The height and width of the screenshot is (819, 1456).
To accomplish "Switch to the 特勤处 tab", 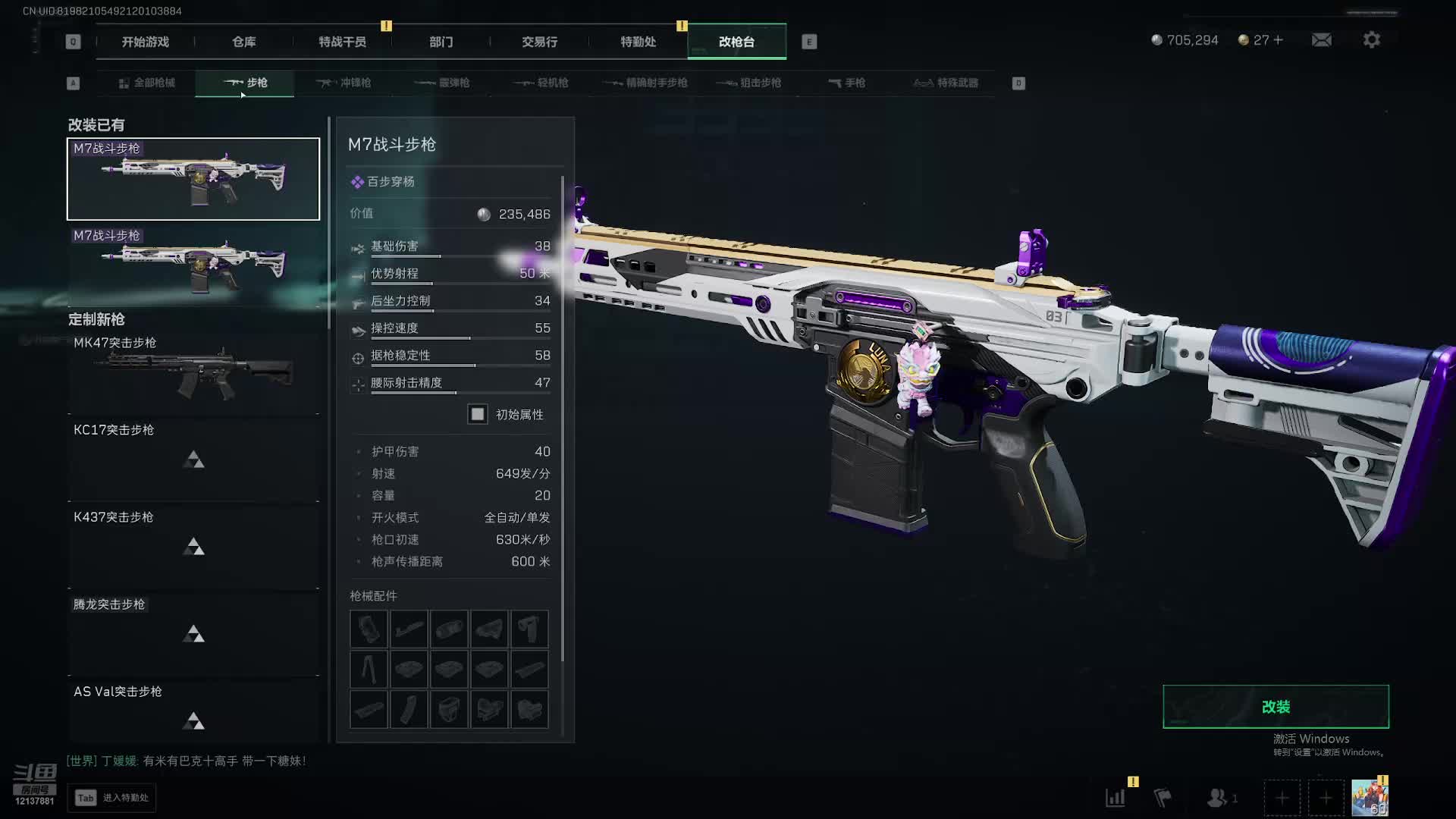I will (x=639, y=42).
